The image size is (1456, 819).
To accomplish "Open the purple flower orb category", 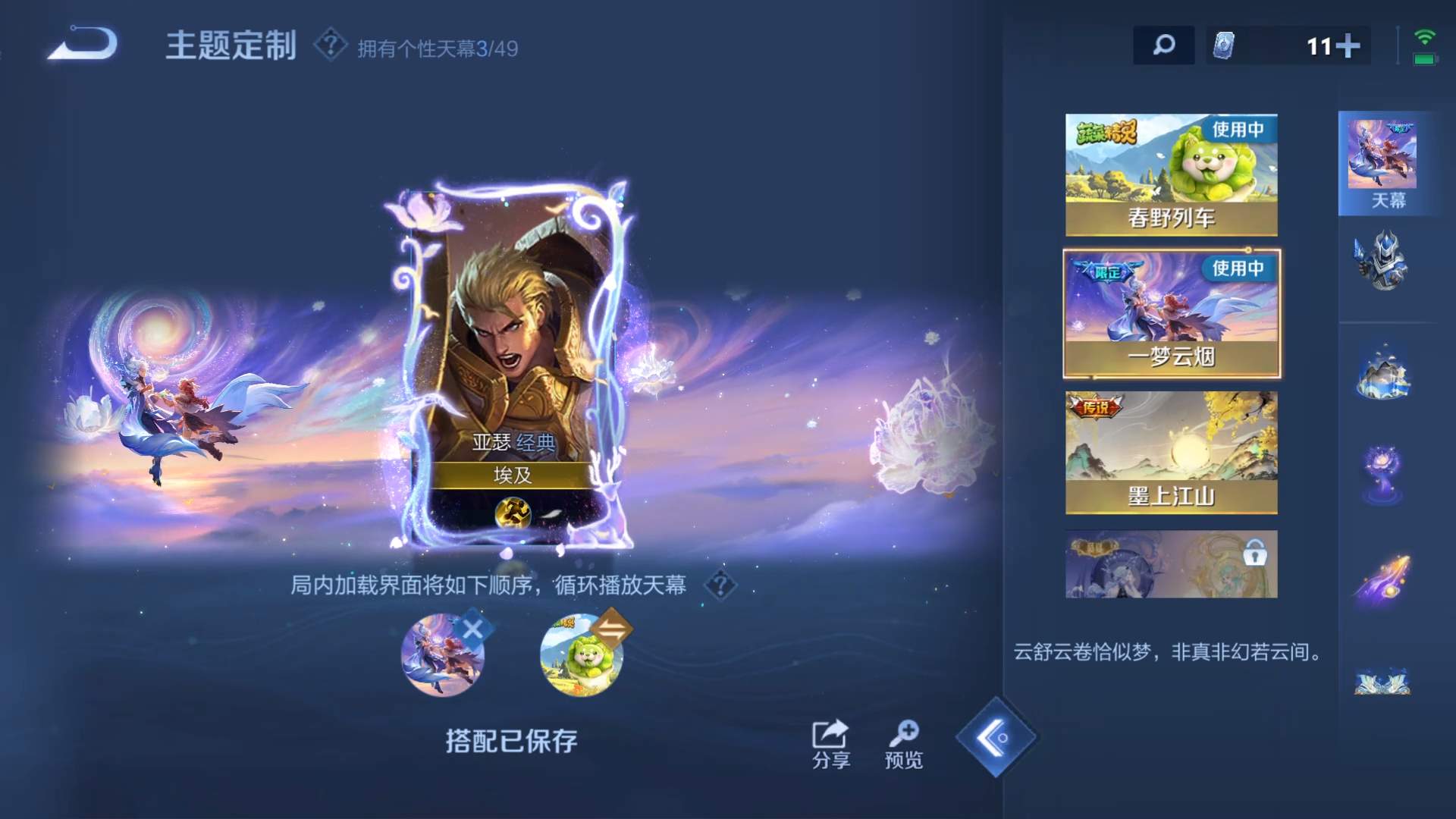I will pyautogui.click(x=1383, y=473).
